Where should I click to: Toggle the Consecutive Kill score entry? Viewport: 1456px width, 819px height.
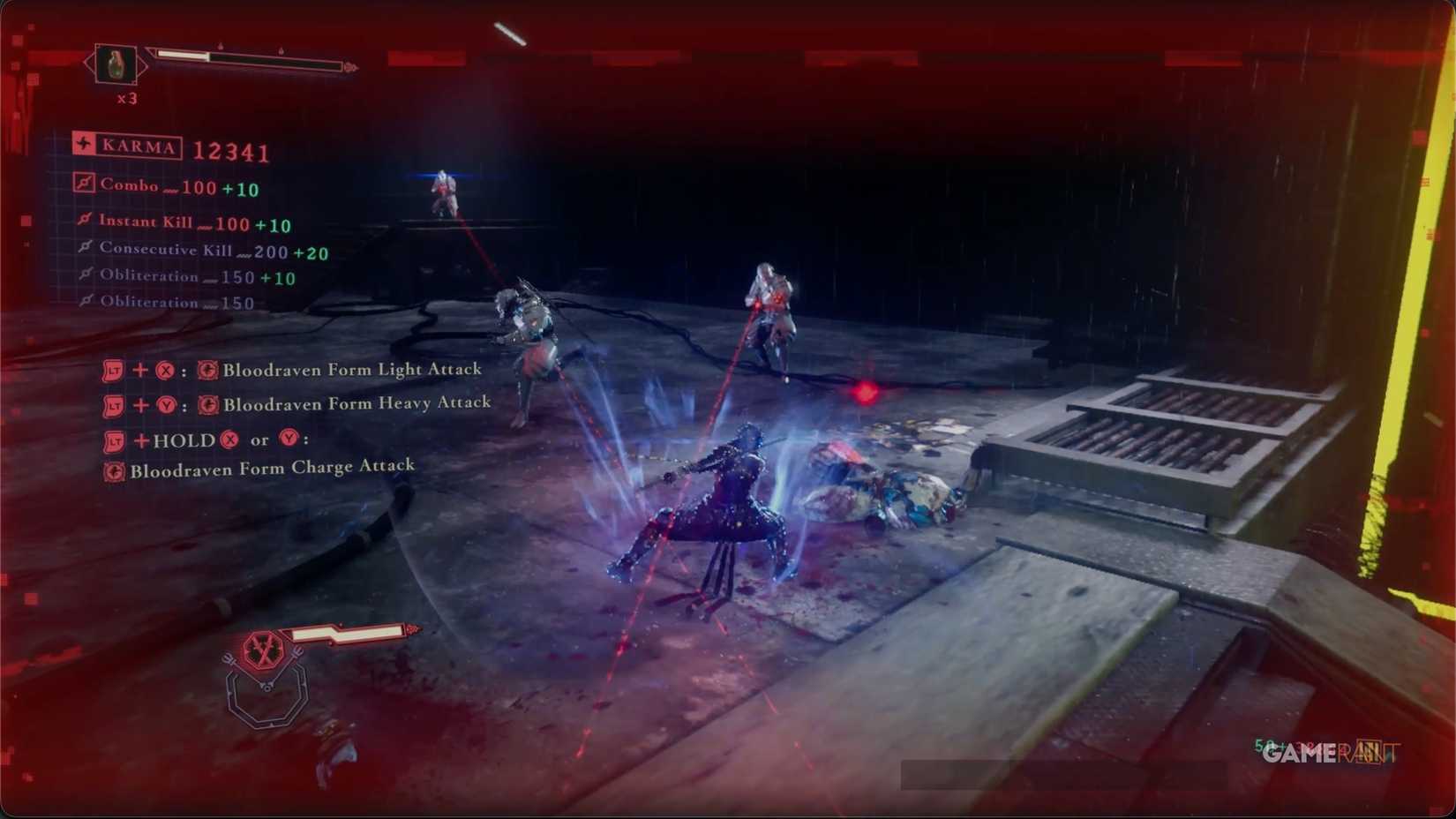pos(84,248)
